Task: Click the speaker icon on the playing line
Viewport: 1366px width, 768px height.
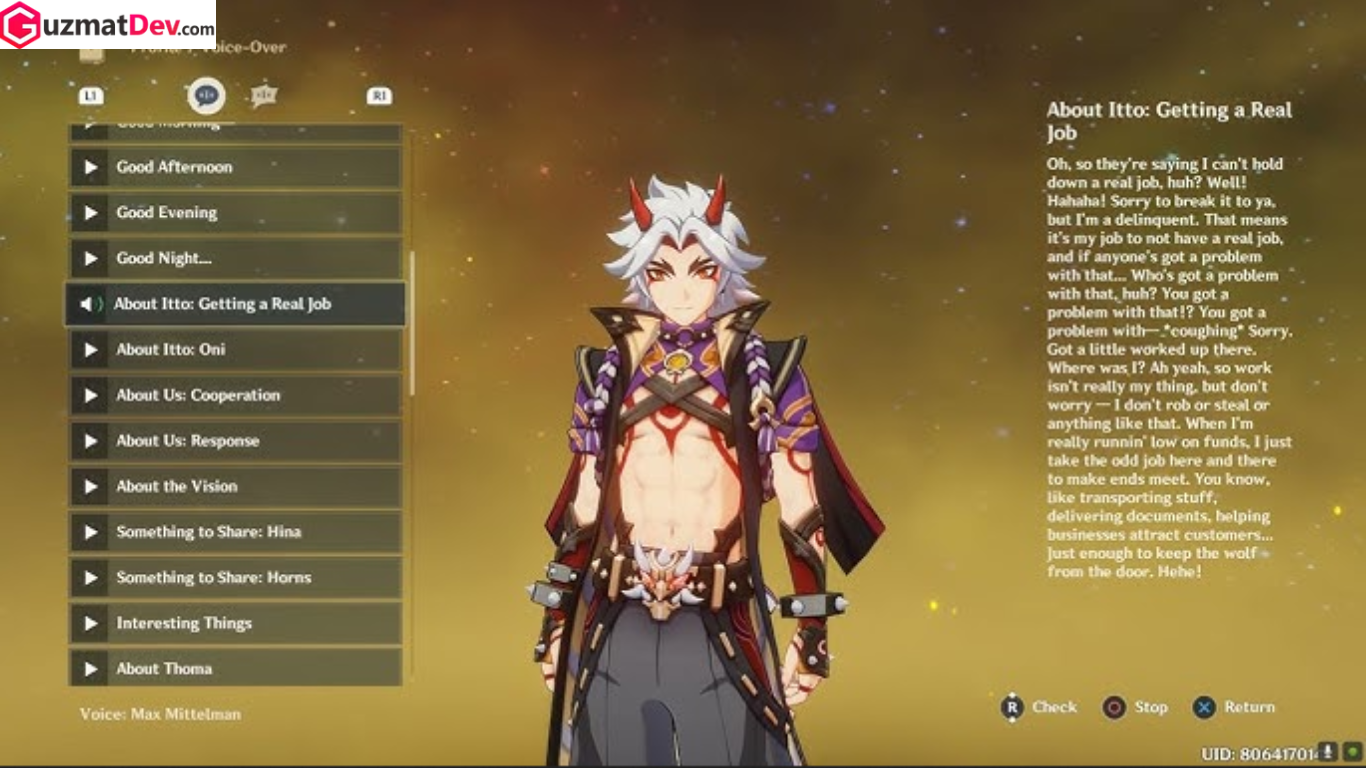Action: (89, 303)
